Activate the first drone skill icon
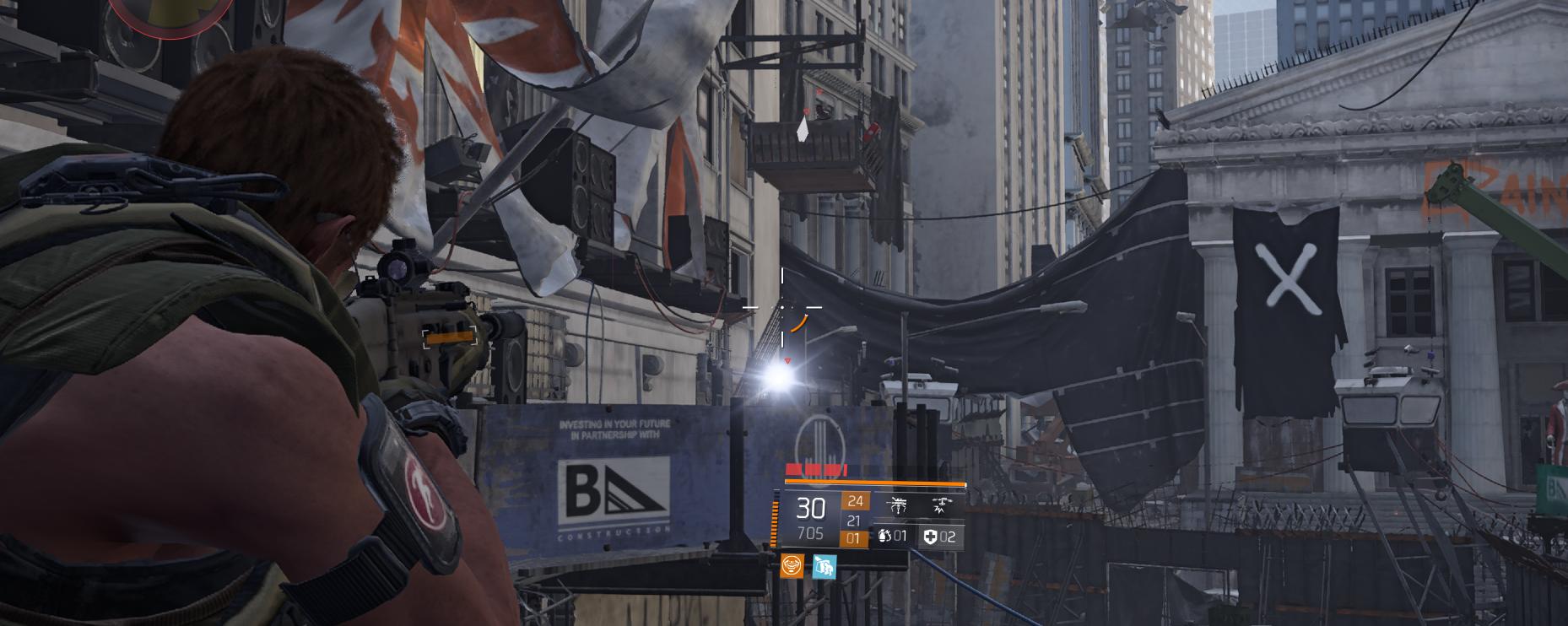 897,505
